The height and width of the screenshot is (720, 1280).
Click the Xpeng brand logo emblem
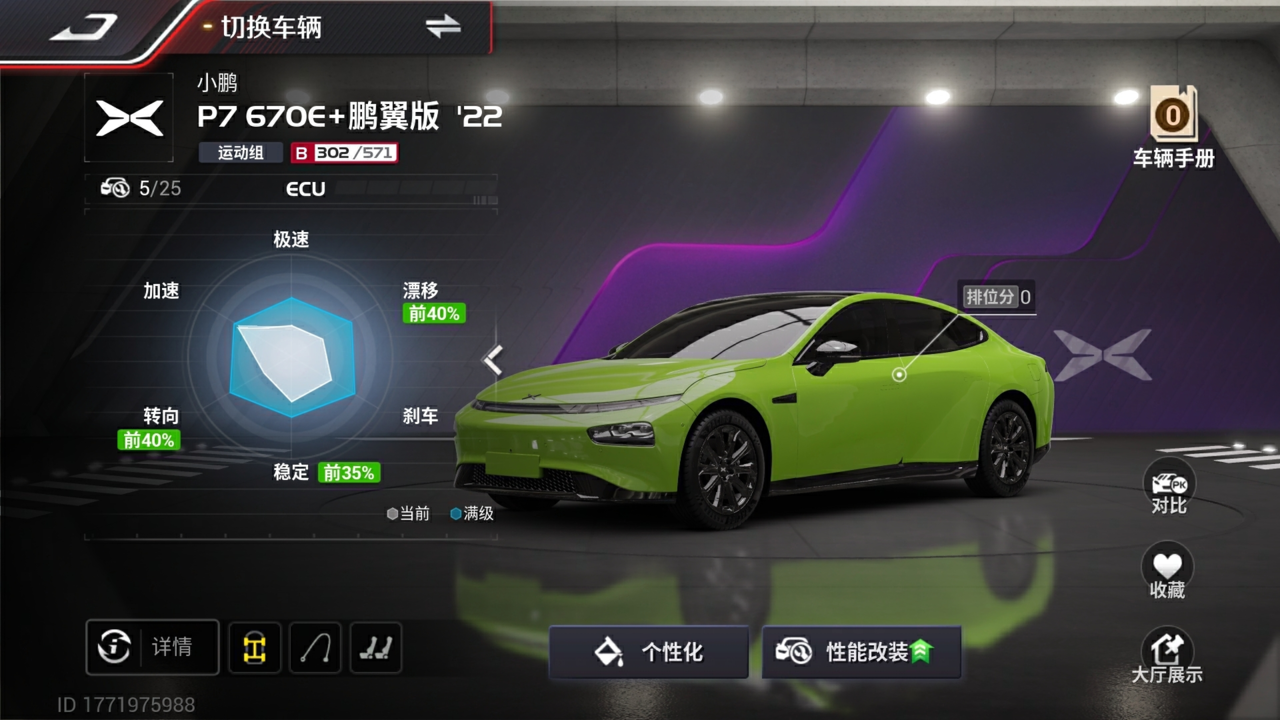pyautogui.click(x=129, y=118)
